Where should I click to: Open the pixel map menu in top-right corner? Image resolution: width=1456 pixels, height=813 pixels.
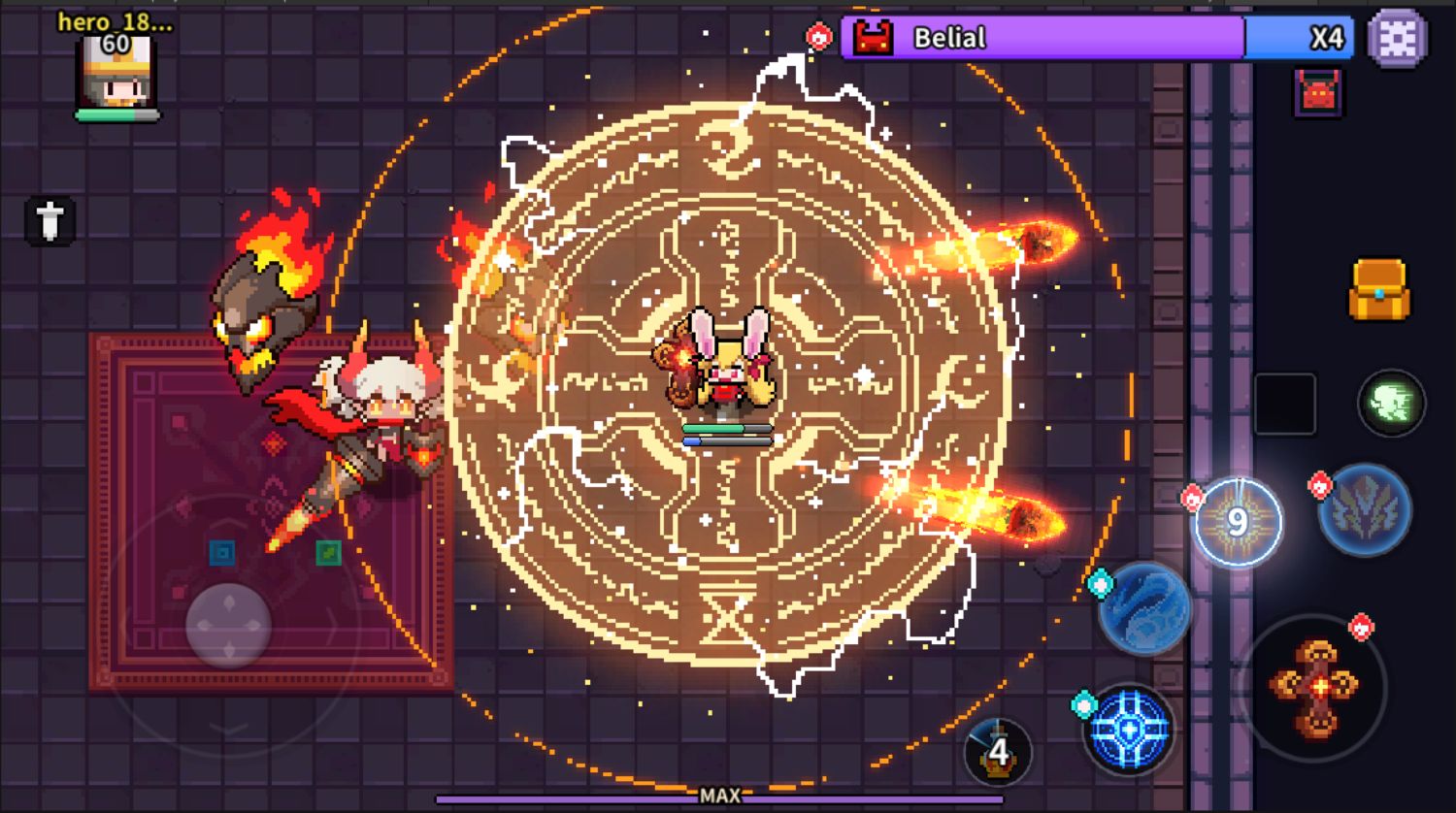tap(1398, 38)
